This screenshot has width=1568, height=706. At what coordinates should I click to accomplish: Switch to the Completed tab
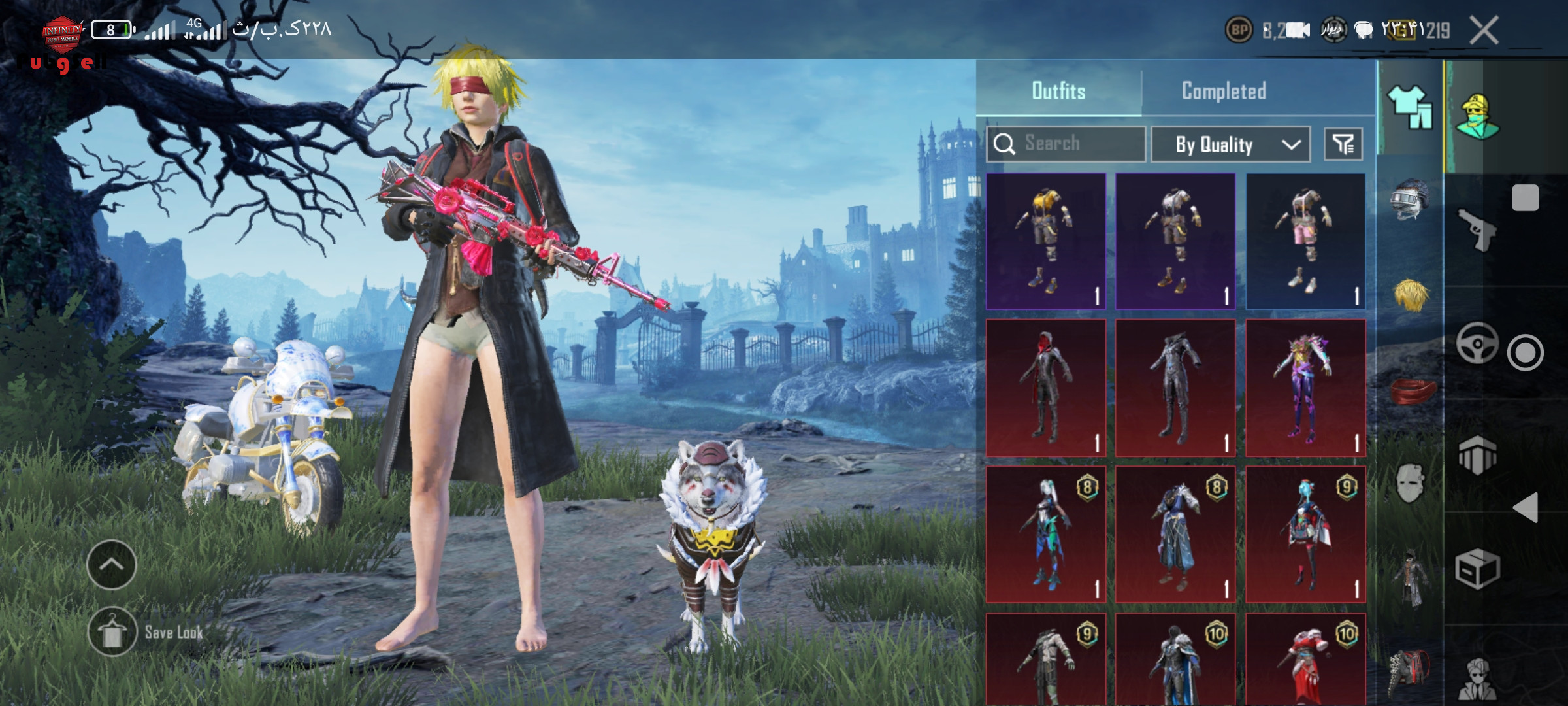[x=1224, y=91]
